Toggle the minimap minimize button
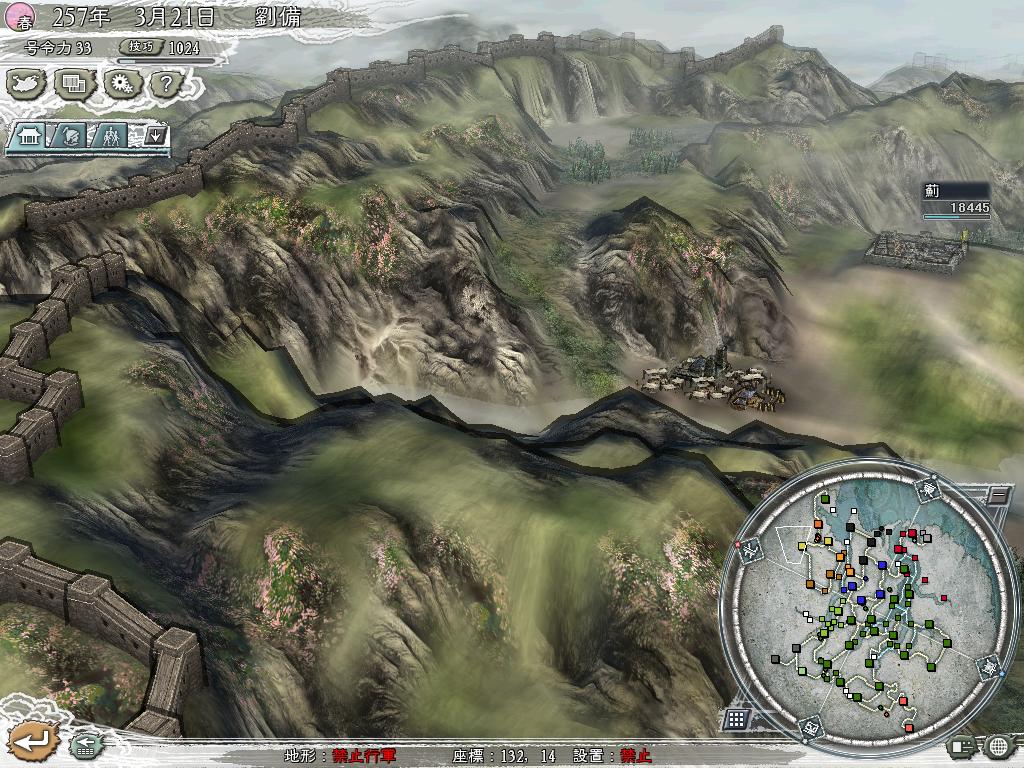Viewport: 1024px width, 768px height. [x=997, y=494]
